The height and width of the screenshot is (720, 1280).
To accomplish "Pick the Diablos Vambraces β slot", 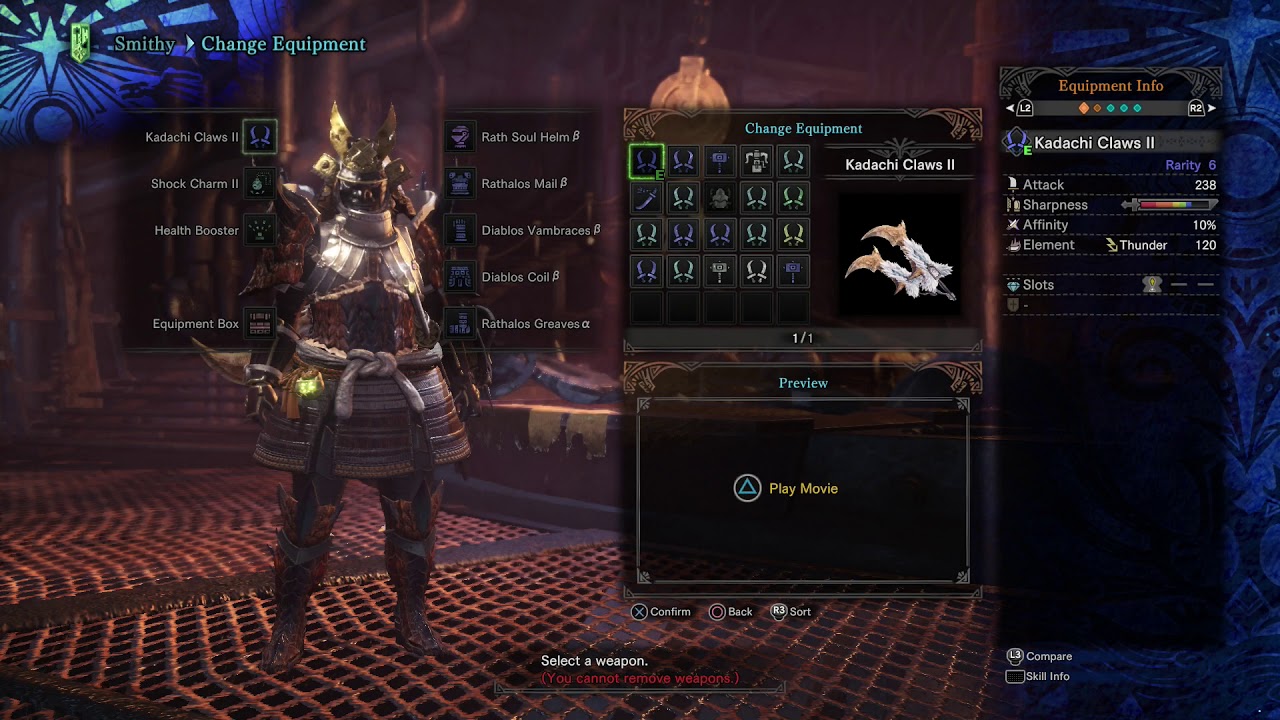I will pyautogui.click(x=460, y=231).
